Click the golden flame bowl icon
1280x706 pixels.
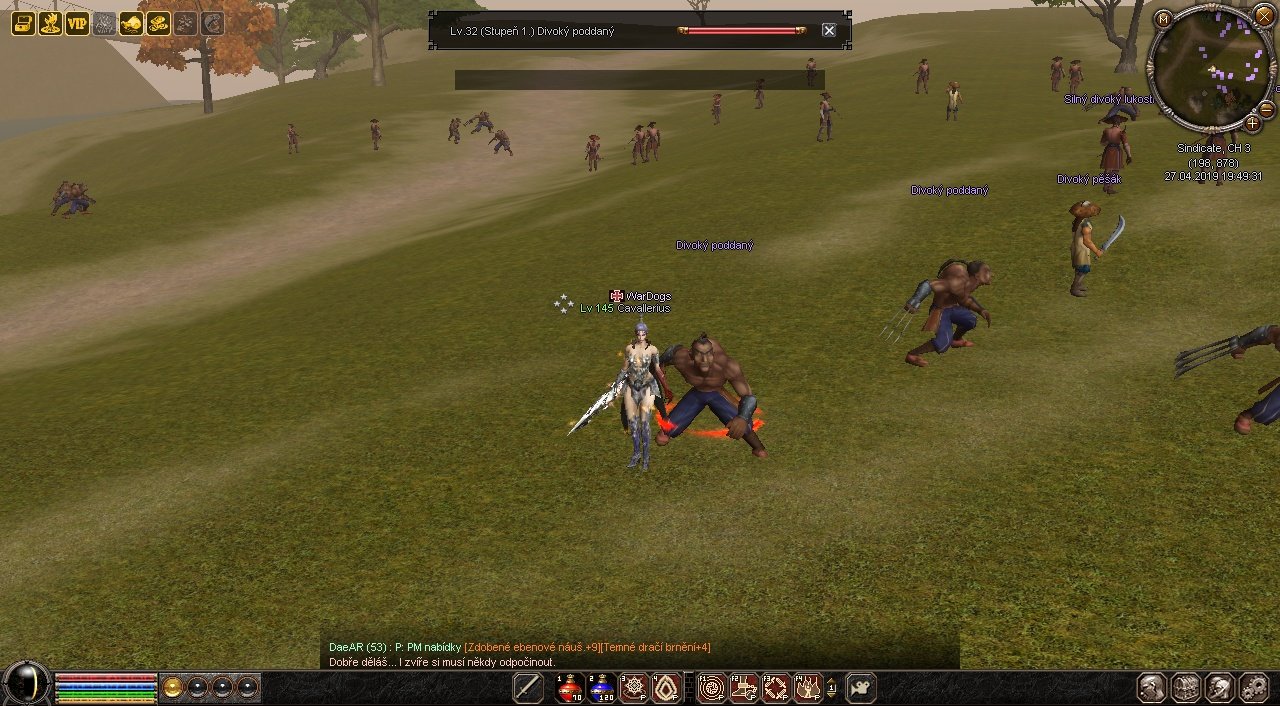(50, 24)
